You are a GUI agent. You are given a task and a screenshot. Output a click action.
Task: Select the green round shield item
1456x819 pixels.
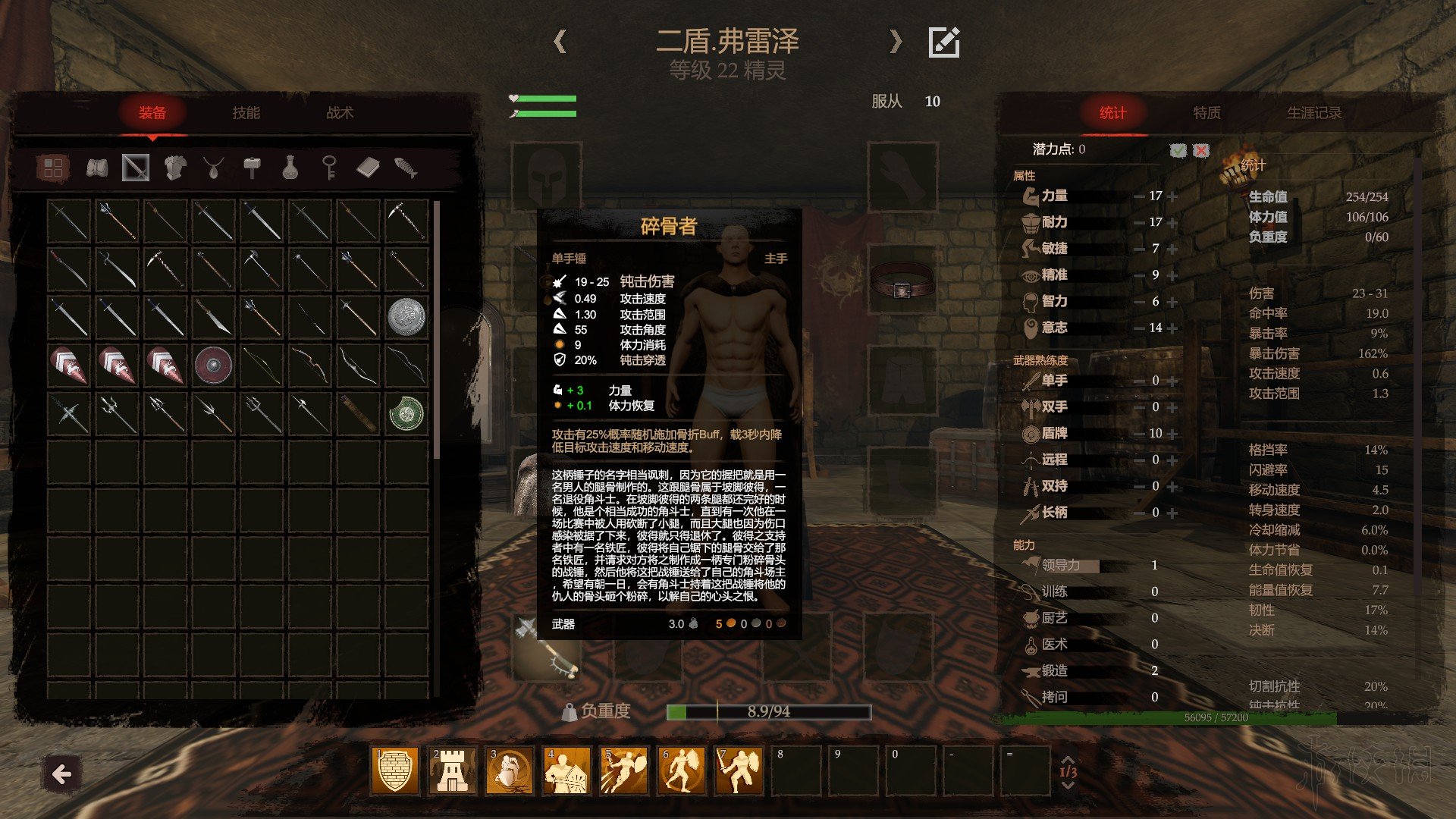[x=406, y=413]
